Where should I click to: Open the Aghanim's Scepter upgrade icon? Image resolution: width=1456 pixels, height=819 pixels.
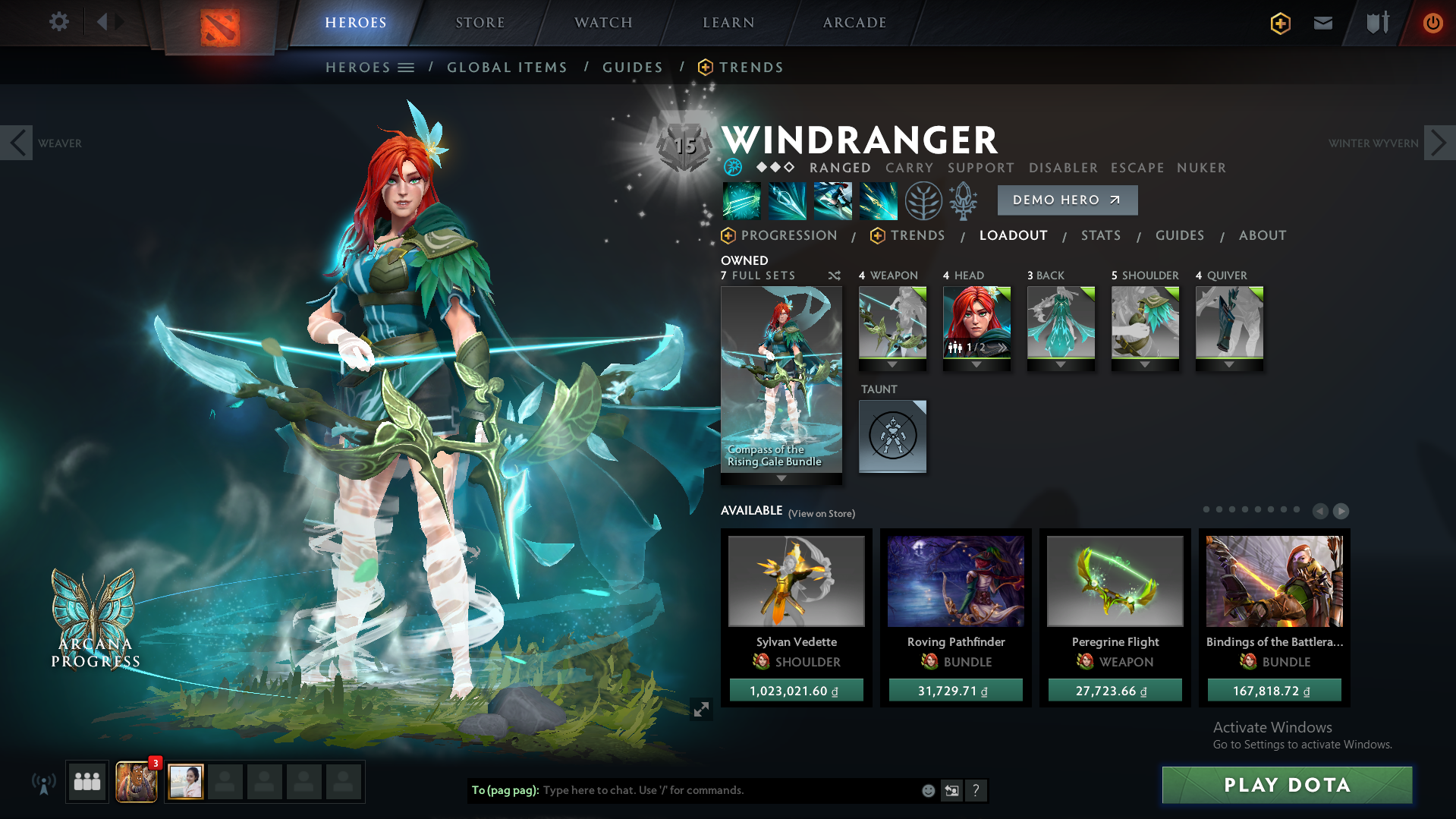[963, 200]
